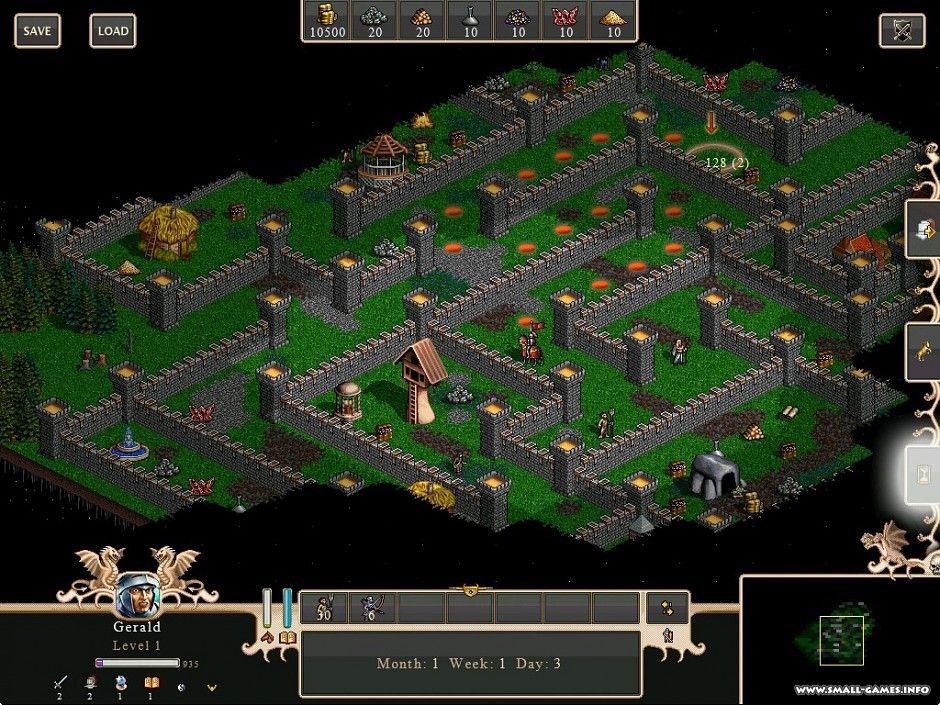
Task: Click the gold resource icon
Action: [x=325, y=15]
